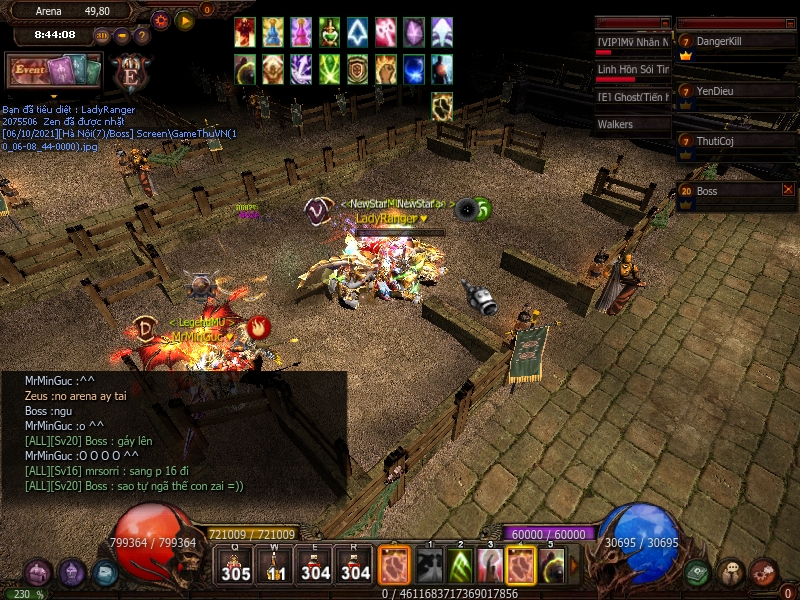Remove Boss with the X button
800x600 pixels.
coord(788,189)
